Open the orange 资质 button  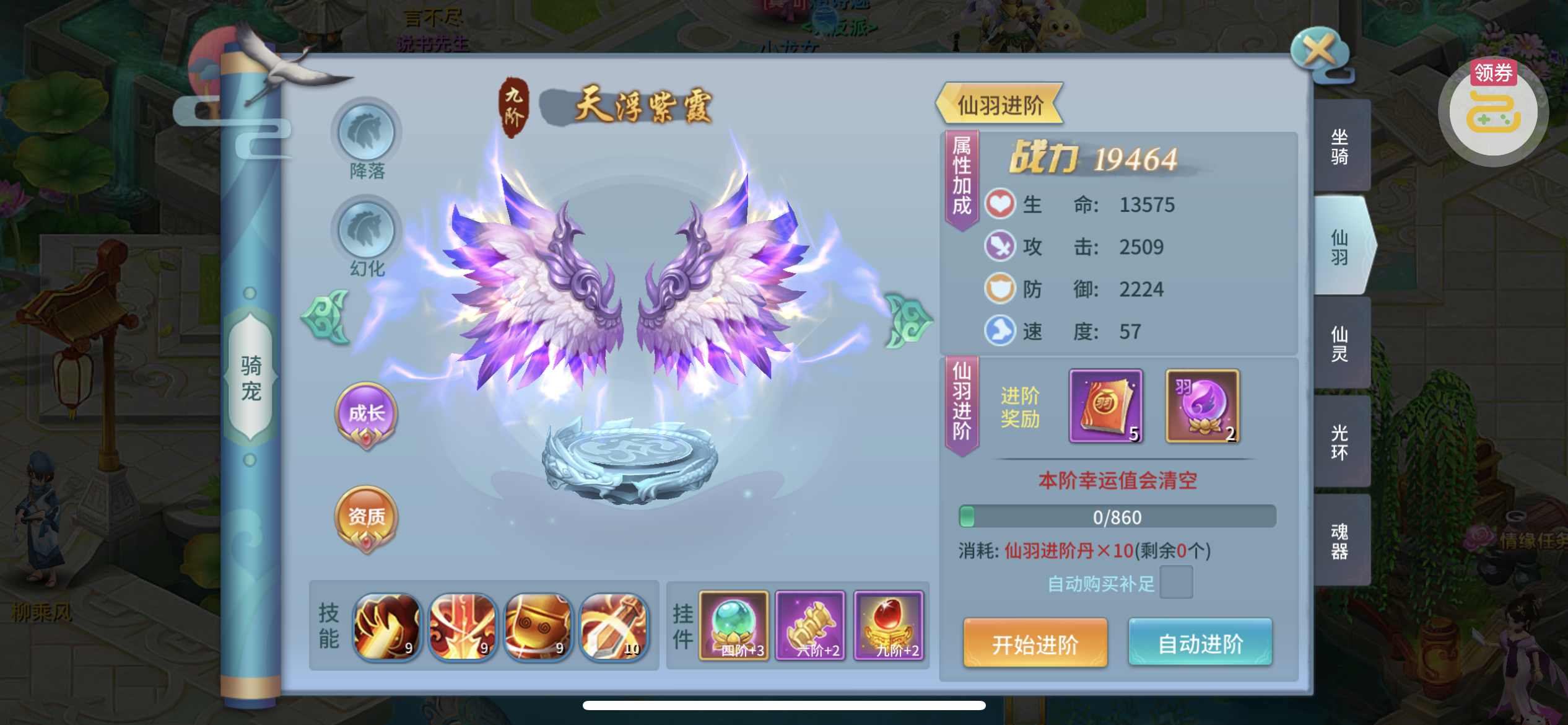coord(367,517)
